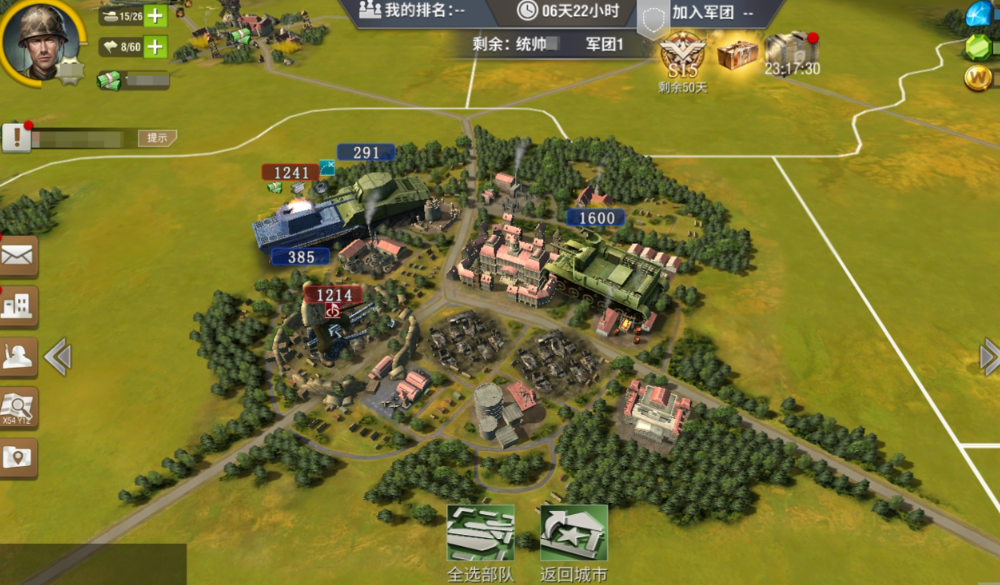
Task: Open the mail envelope icon
Action: click(17, 257)
